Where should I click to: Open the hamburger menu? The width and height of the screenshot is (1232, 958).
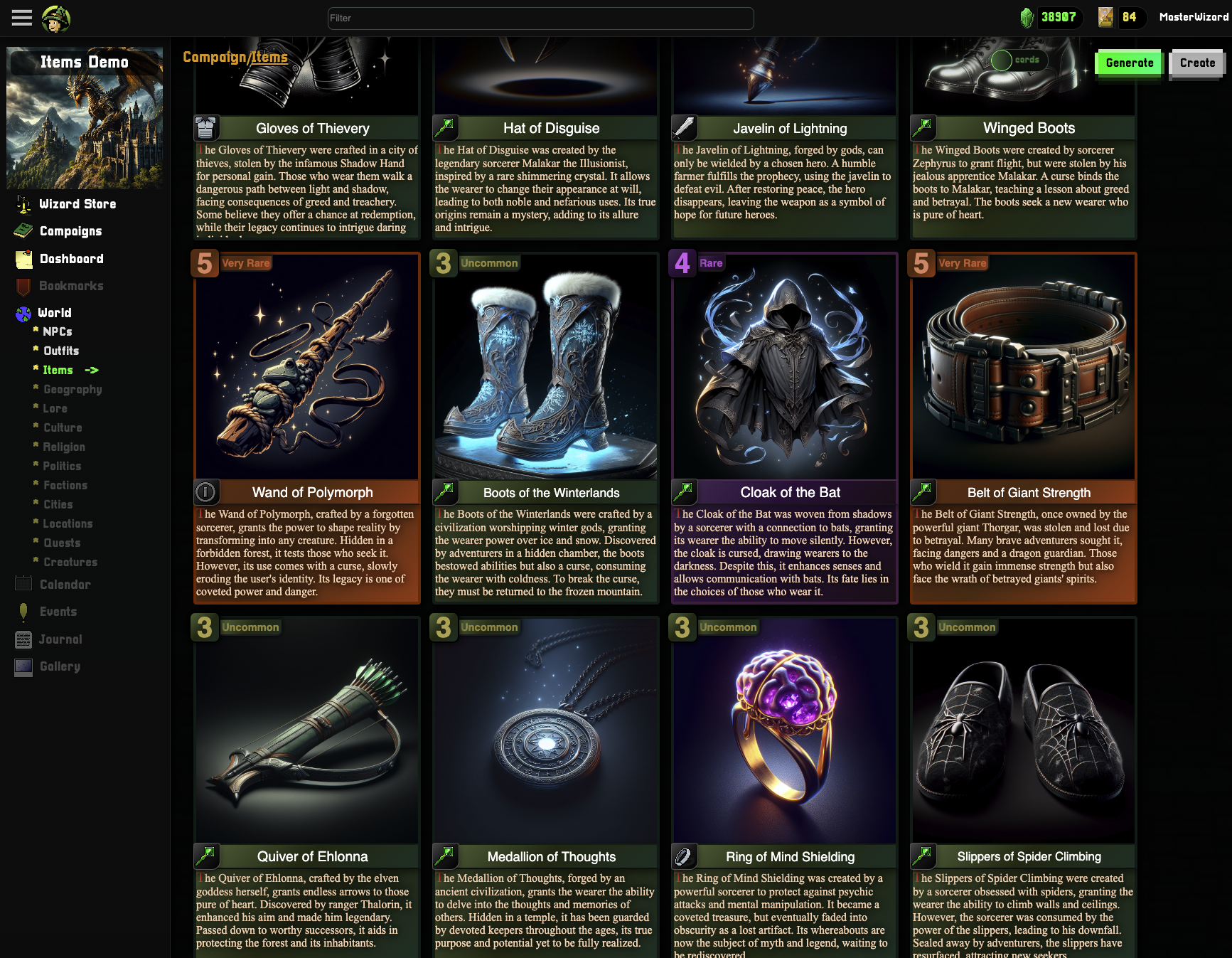pyautogui.click(x=22, y=18)
